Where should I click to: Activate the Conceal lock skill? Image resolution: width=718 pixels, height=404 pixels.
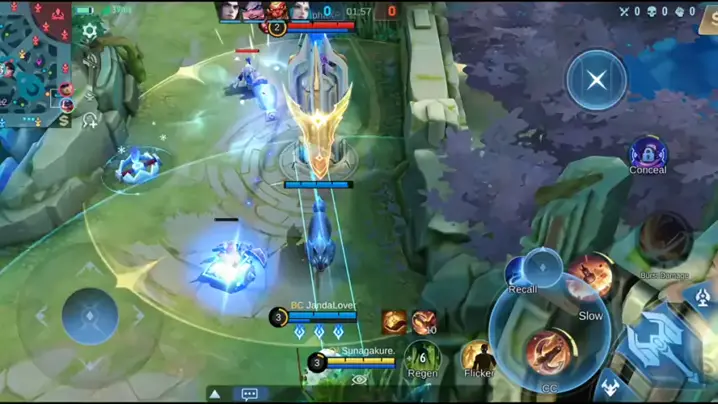(x=648, y=154)
